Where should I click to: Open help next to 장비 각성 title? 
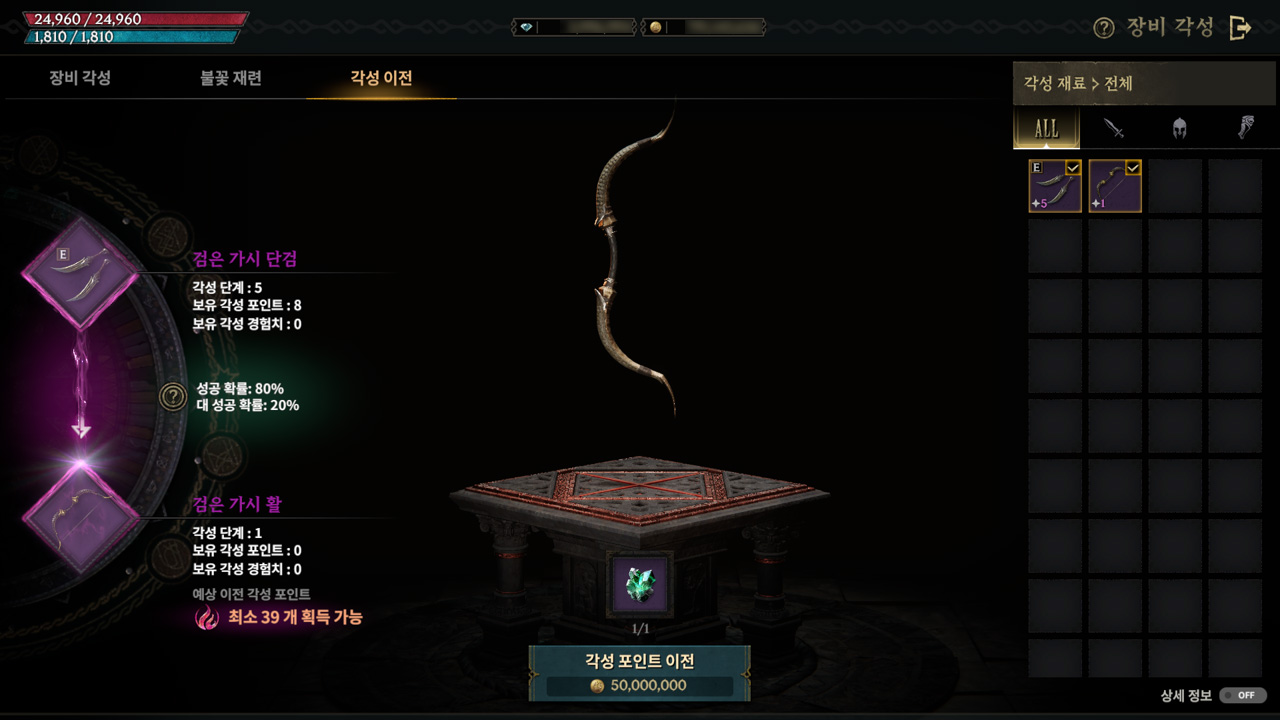(1104, 28)
